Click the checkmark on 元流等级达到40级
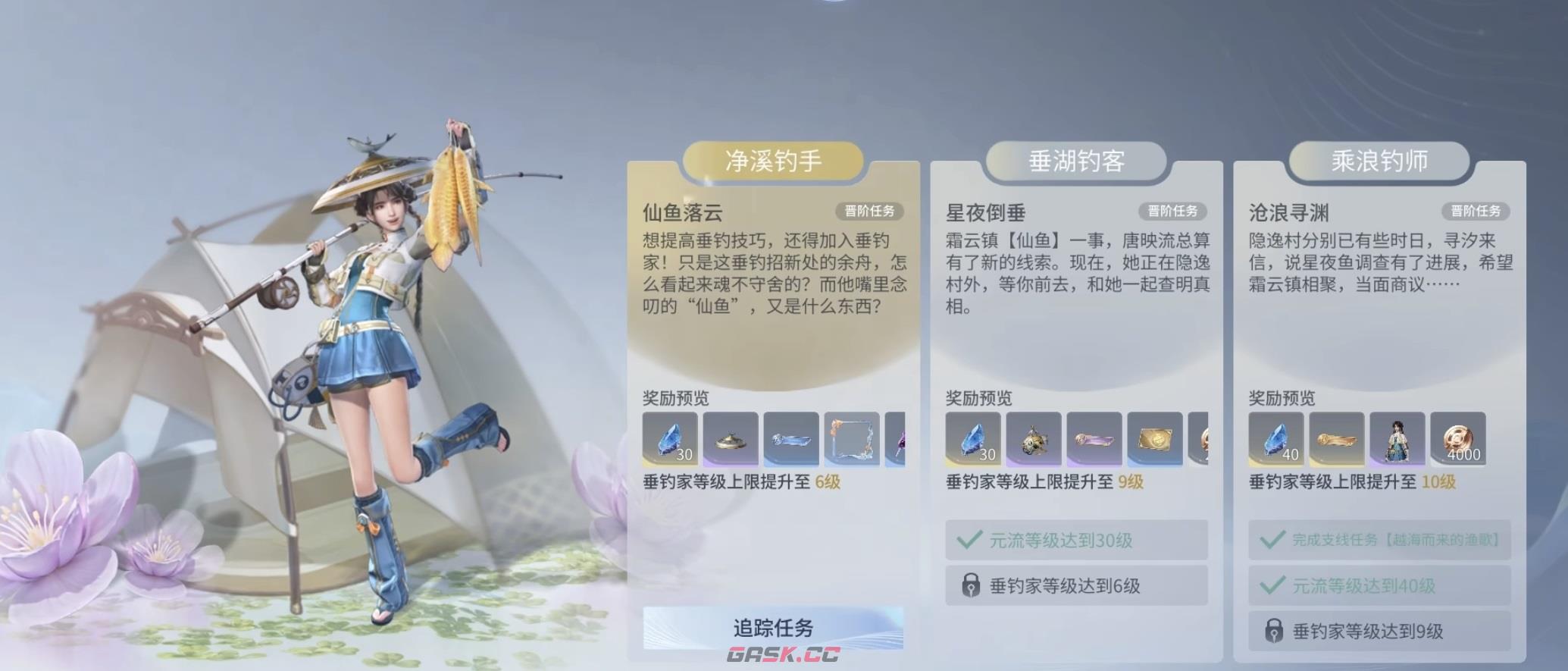 click(1274, 585)
